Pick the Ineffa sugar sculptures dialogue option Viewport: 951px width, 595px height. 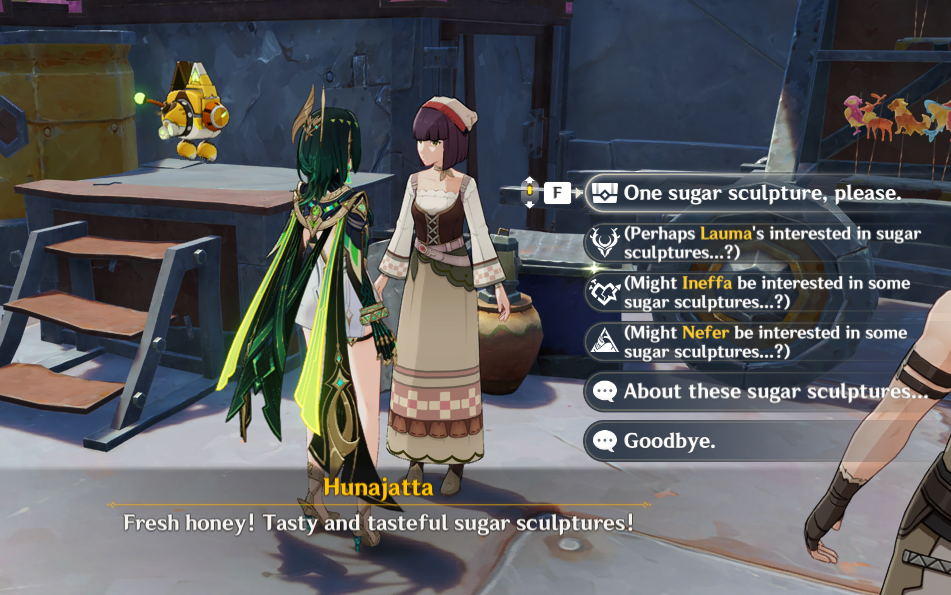(x=765, y=292)
